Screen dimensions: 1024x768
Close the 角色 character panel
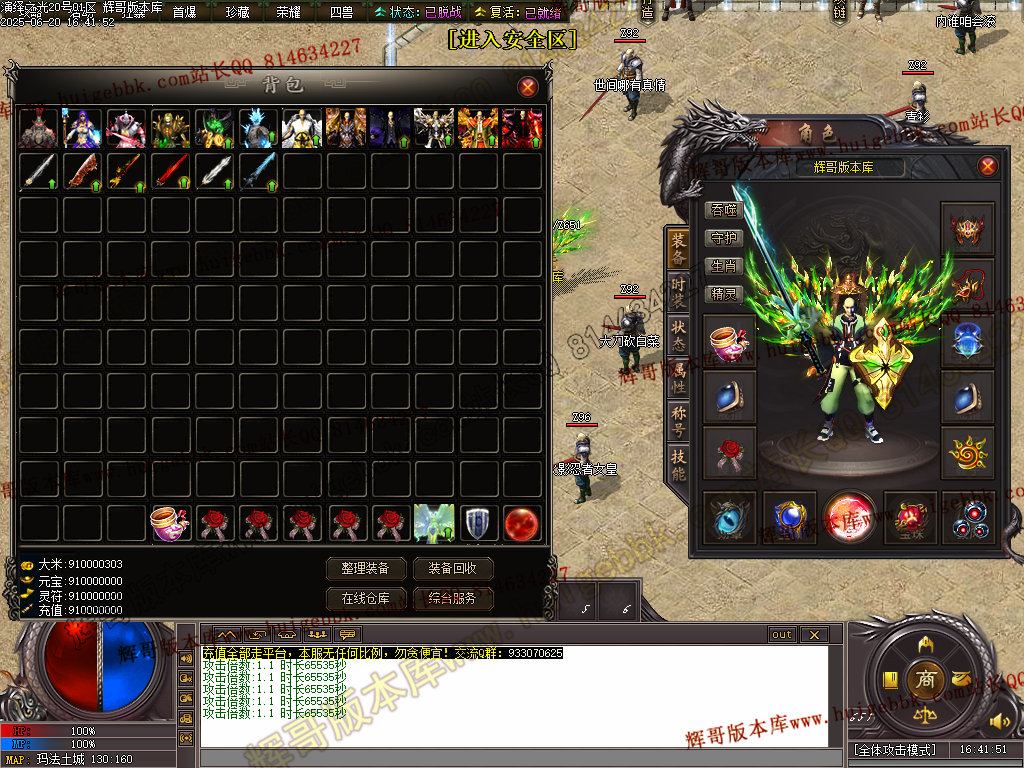pos(987,166)
